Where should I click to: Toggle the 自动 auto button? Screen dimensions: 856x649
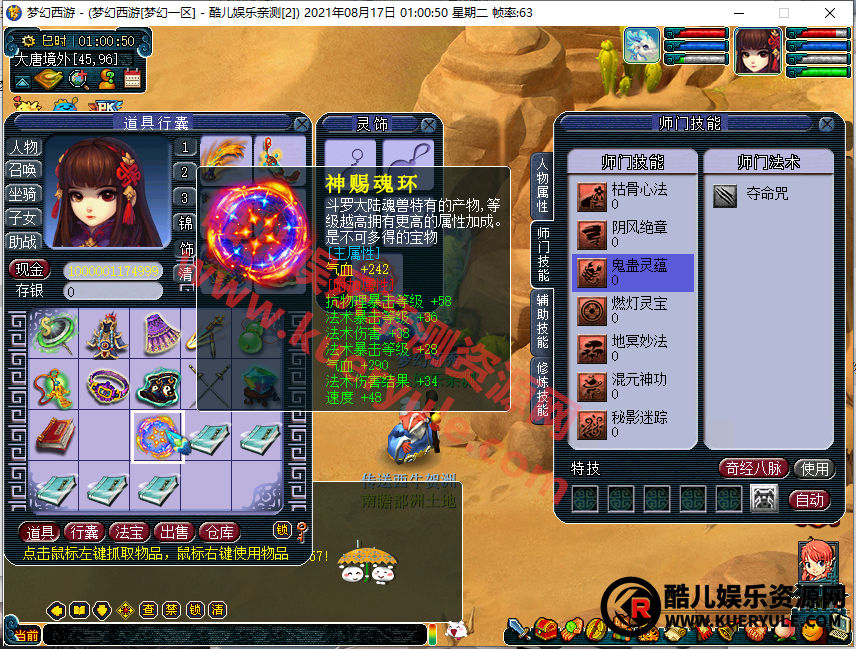click(x=809, y=499)
